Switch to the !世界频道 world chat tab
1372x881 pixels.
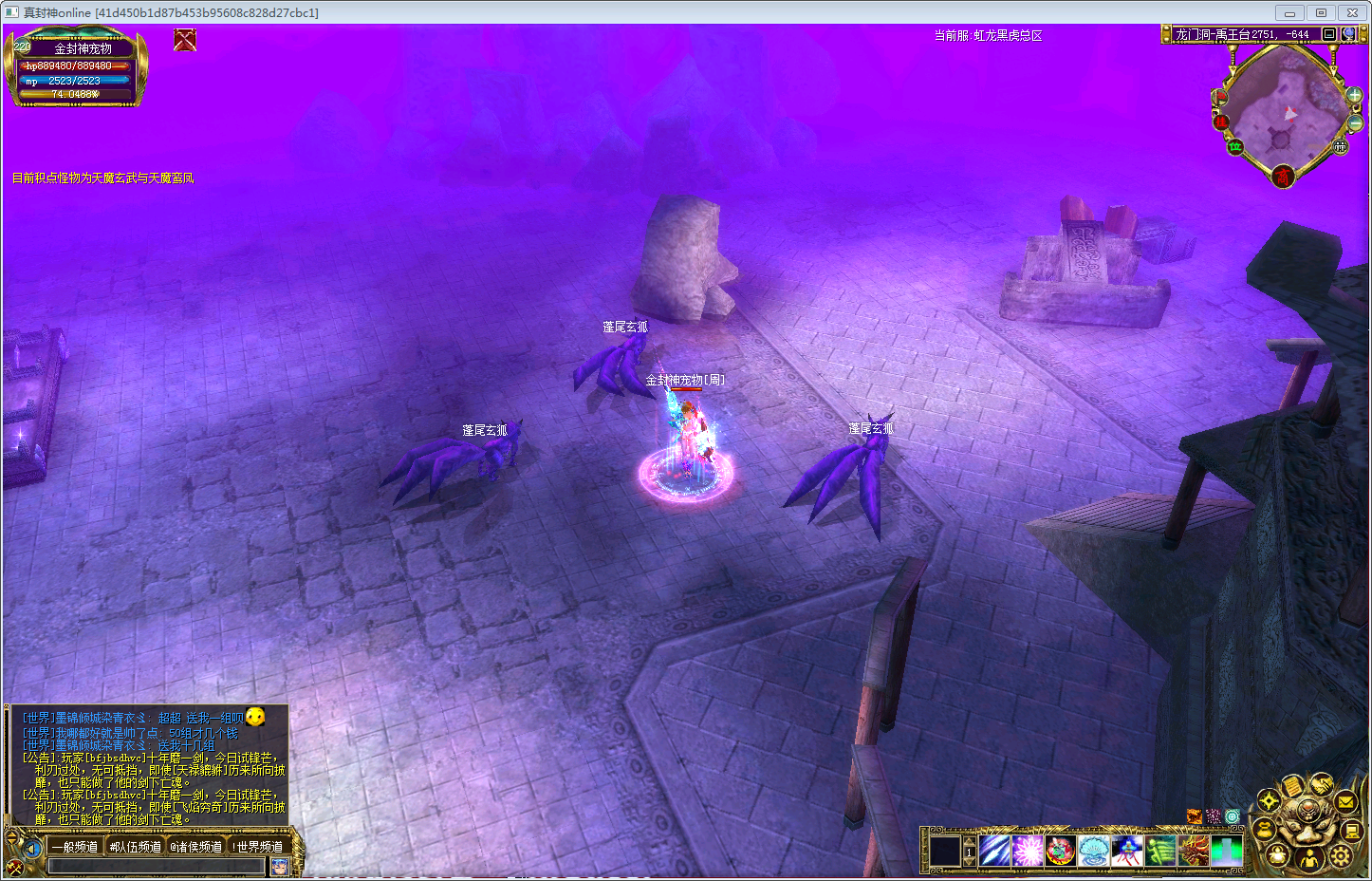point(257,846)
